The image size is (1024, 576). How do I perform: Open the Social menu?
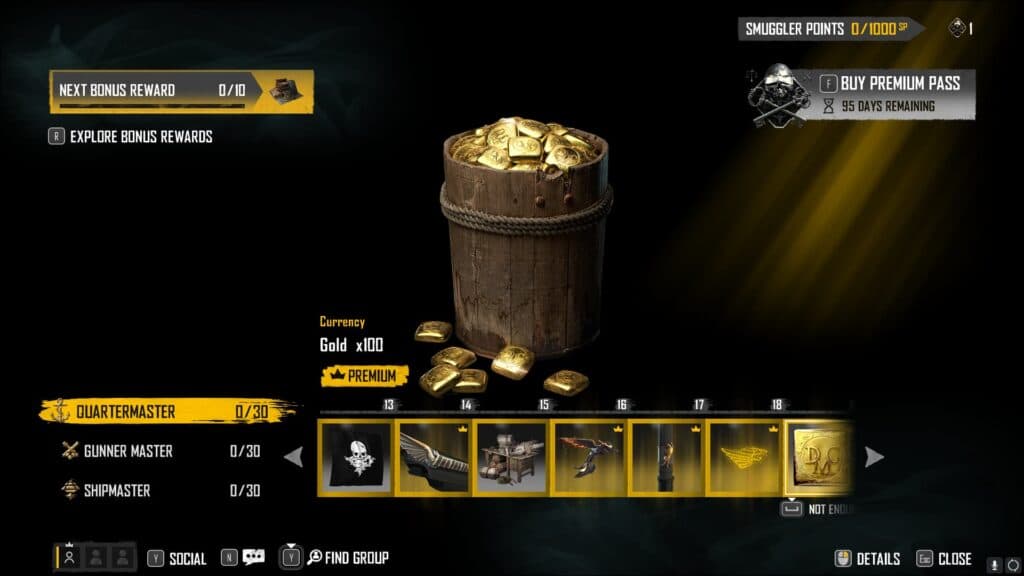pos(177,559)
